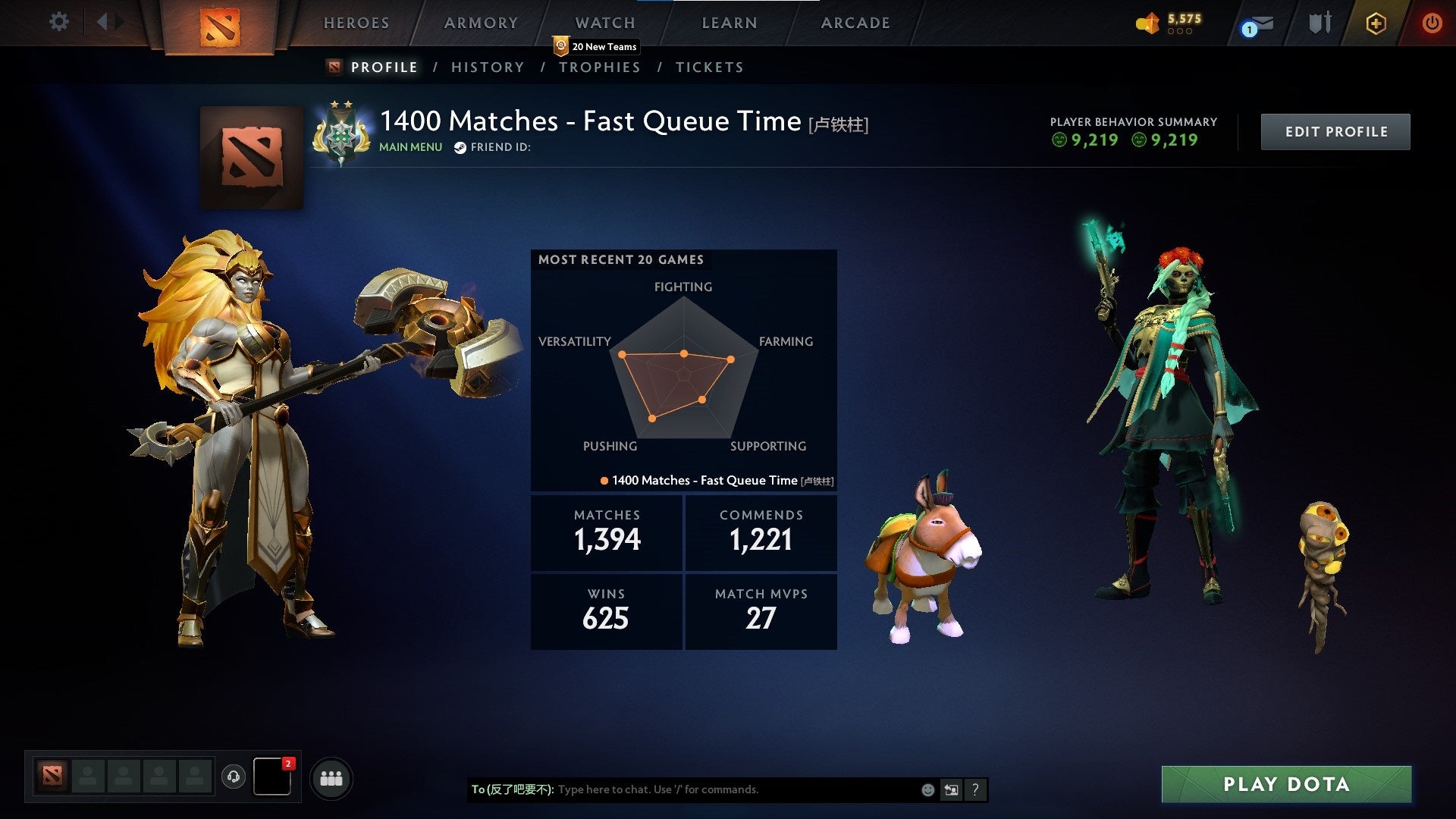Open party finder with the three-person icon
Screen dimensions: 1456x819
[x=331, y=777]
